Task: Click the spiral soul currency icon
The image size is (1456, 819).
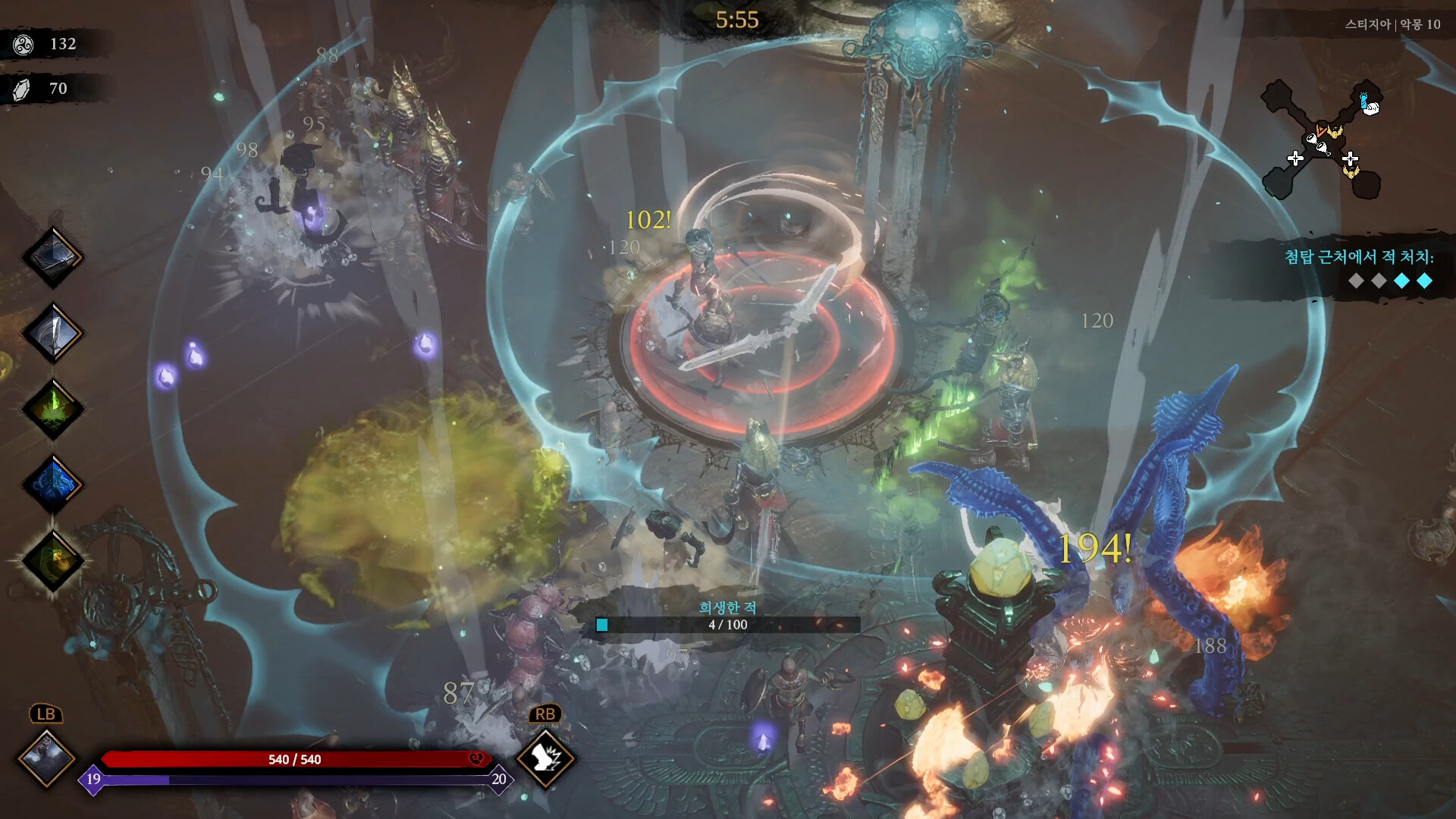Action: click(24, 45)
